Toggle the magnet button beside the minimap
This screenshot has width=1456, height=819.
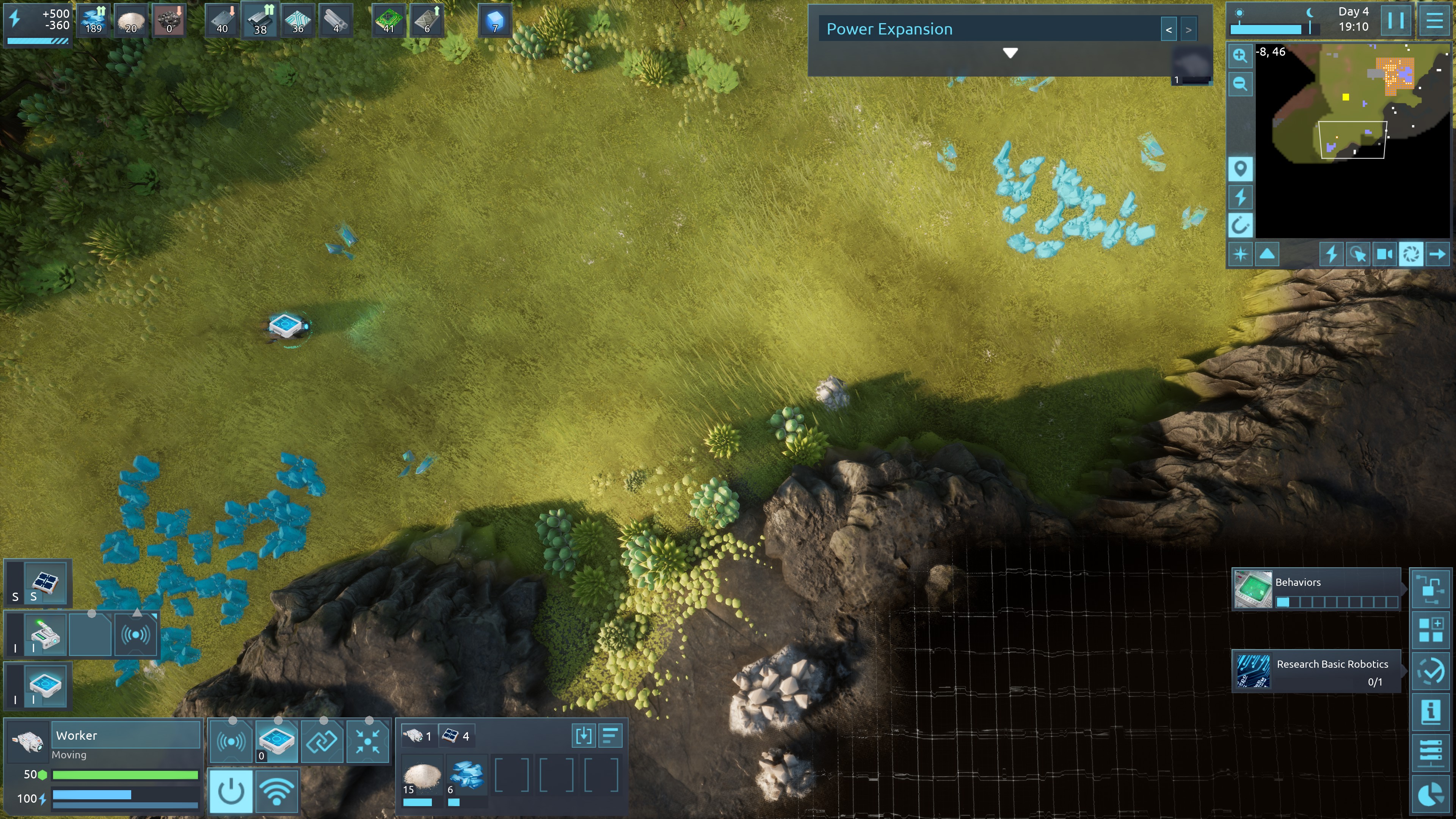1240,226
